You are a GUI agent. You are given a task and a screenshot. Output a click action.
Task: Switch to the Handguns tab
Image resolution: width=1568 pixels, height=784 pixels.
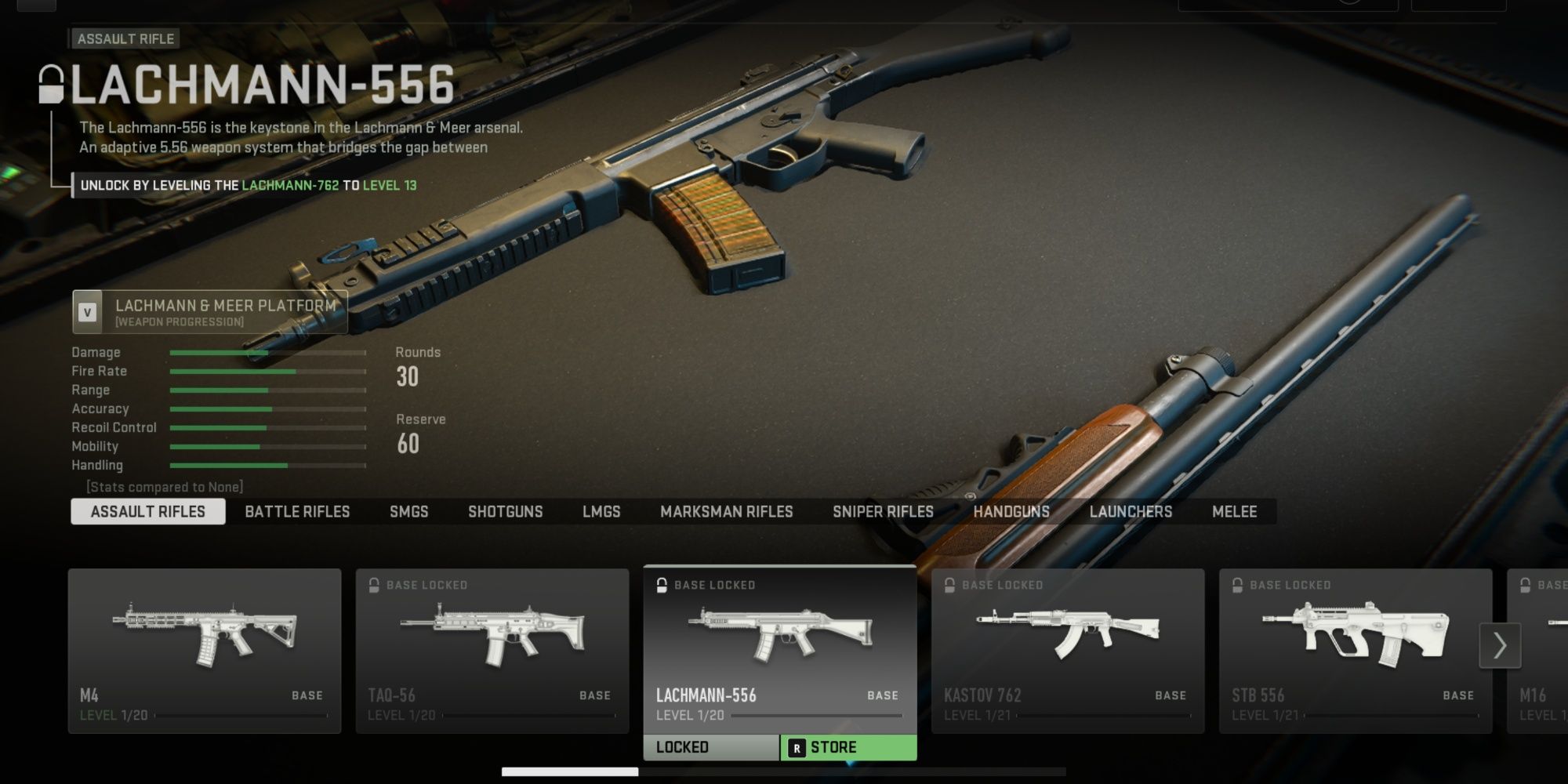pyautogui.click(x=1011, y=512)
